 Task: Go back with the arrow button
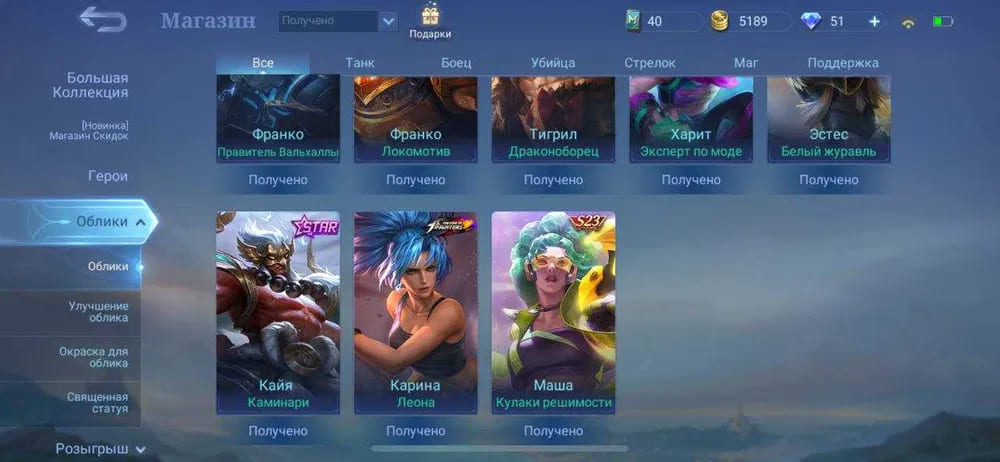(103, 20)
